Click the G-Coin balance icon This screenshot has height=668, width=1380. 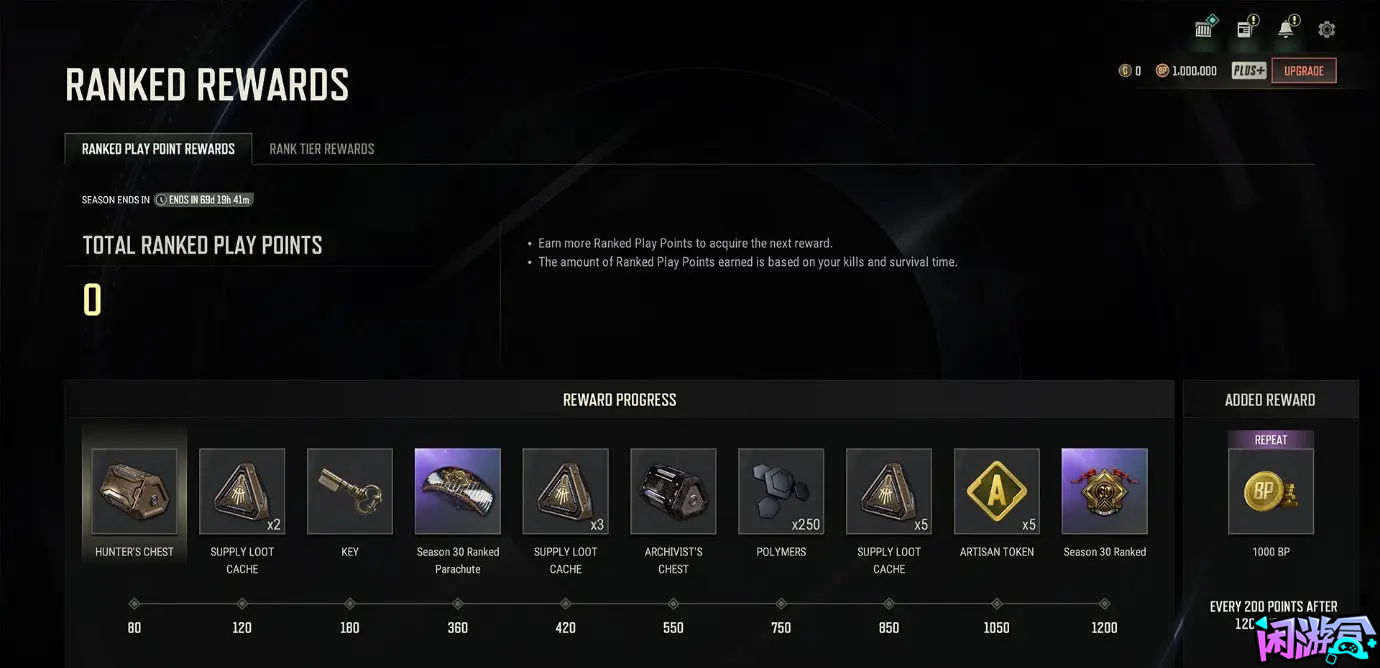(x=1124, y=71)
